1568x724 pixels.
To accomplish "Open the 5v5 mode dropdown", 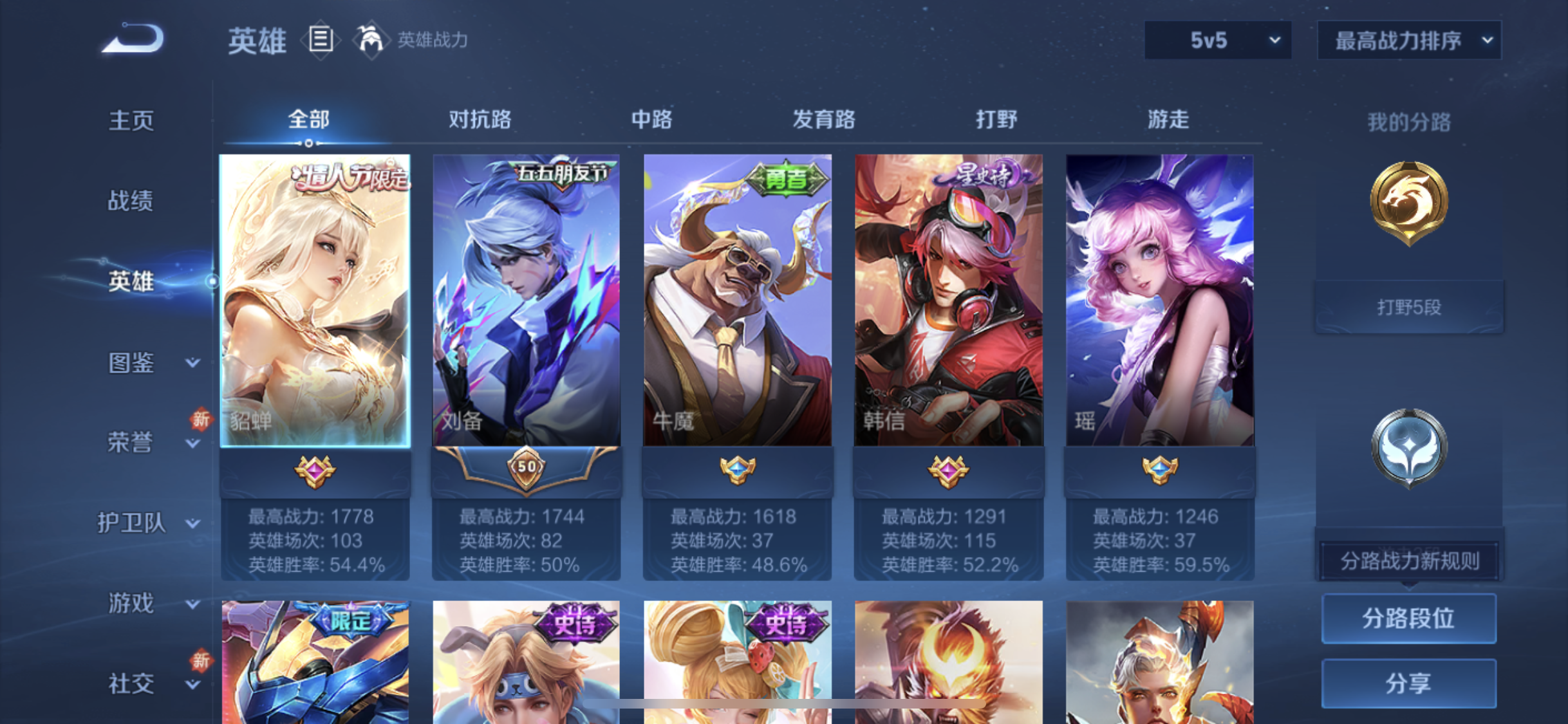I will [1217, 41].
